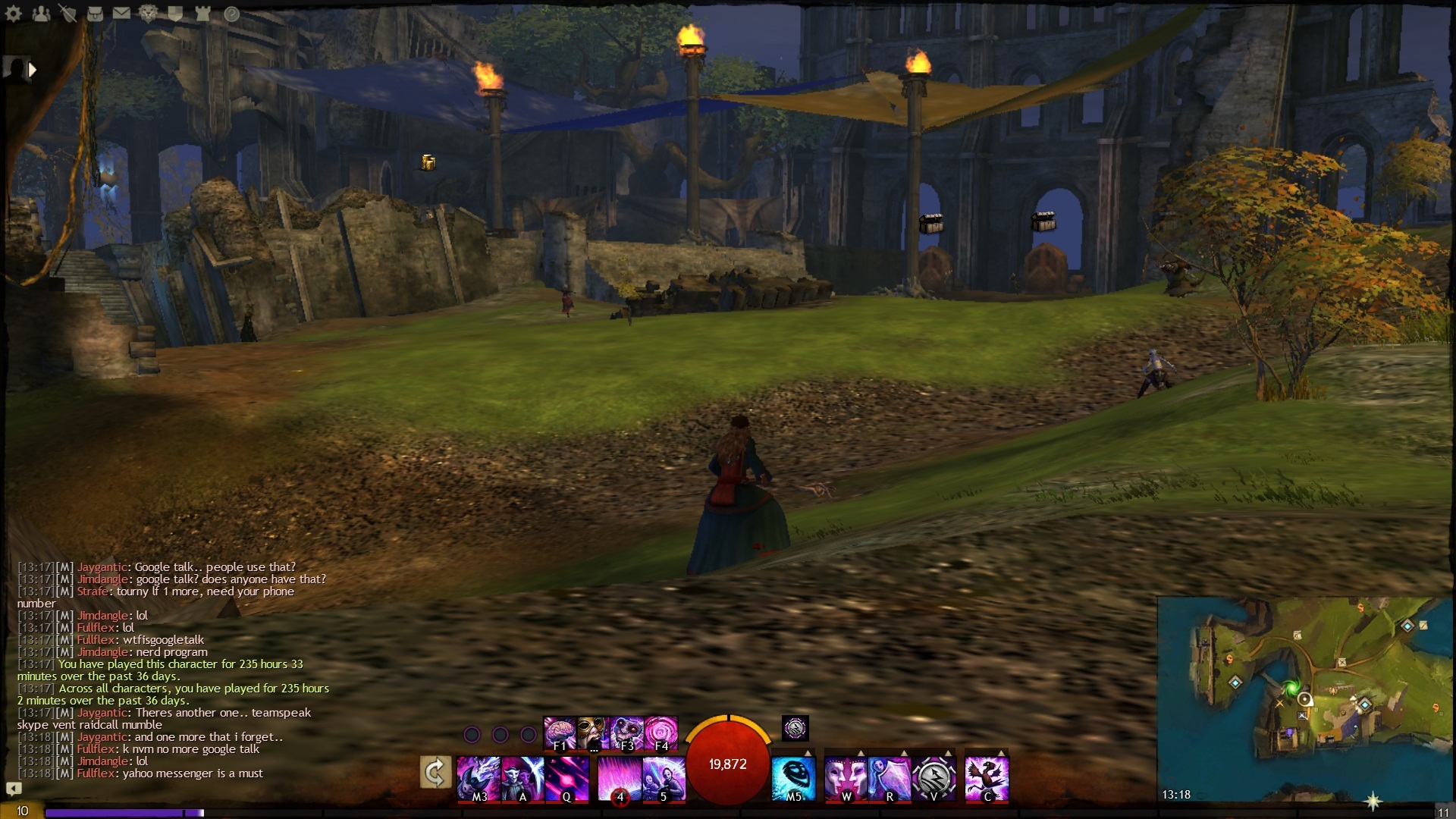
Task: Use the twin masks utility skill W
Action: pyautogui.click(x=846, y=778)
